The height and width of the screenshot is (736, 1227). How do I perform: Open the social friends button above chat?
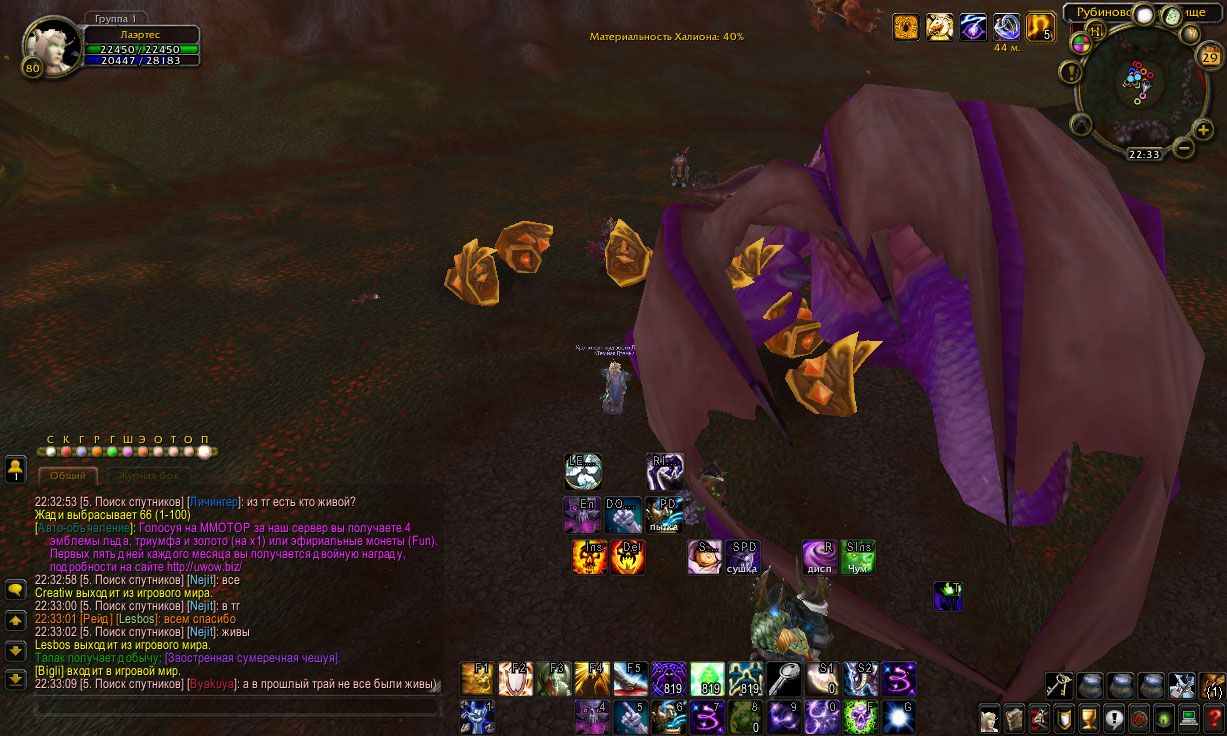coord(15,467)
